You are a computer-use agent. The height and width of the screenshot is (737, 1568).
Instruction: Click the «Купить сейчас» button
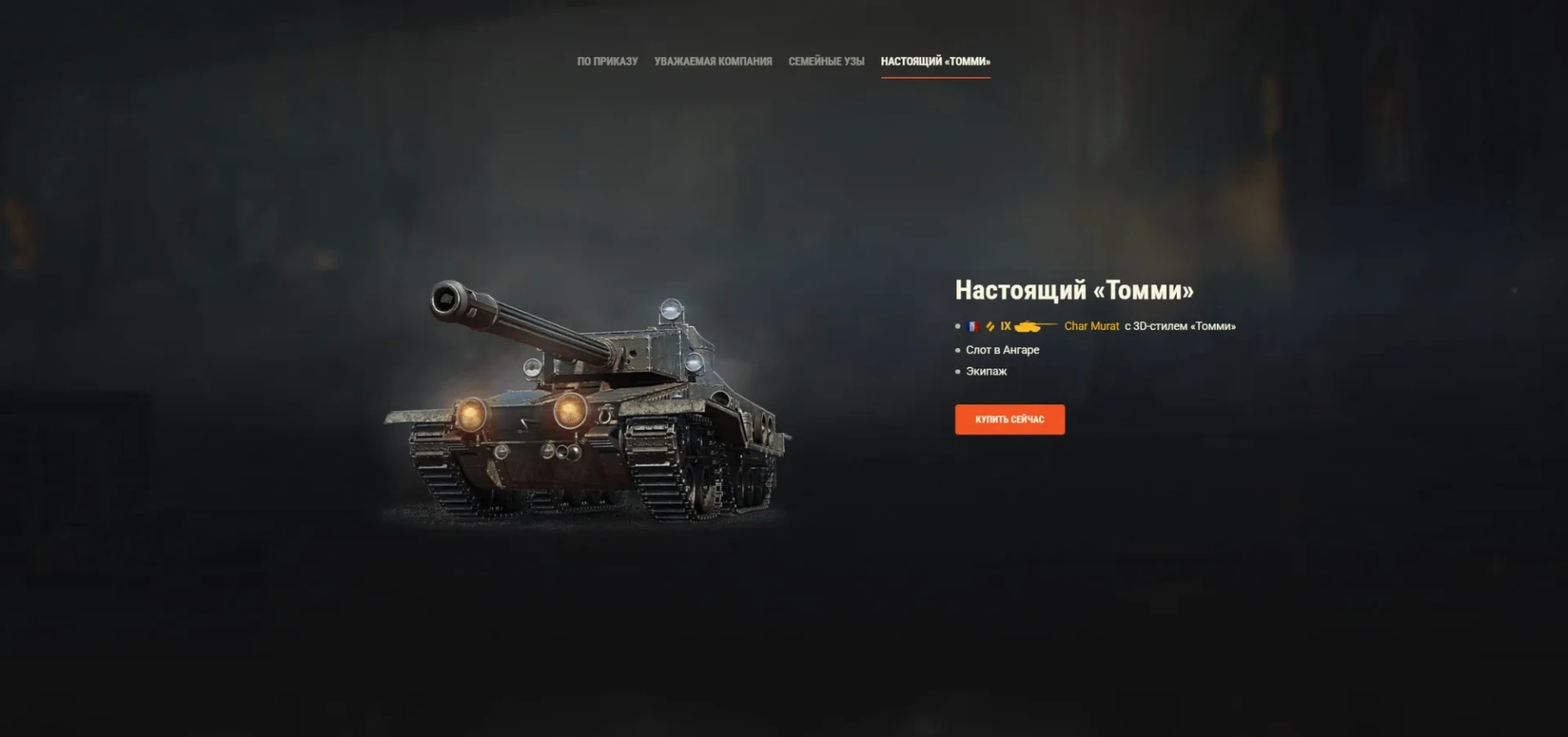tap(1009, 419)
